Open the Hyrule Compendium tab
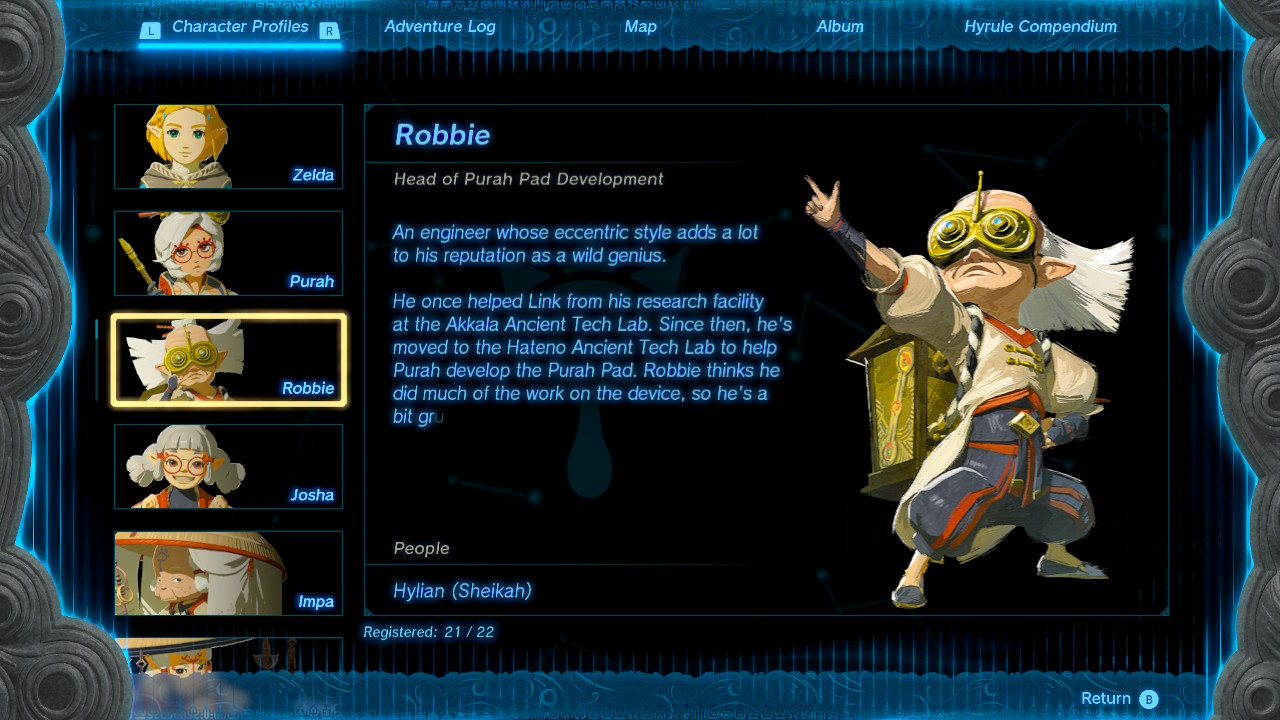This screenshot has width=1280, height=720. 1041,27
